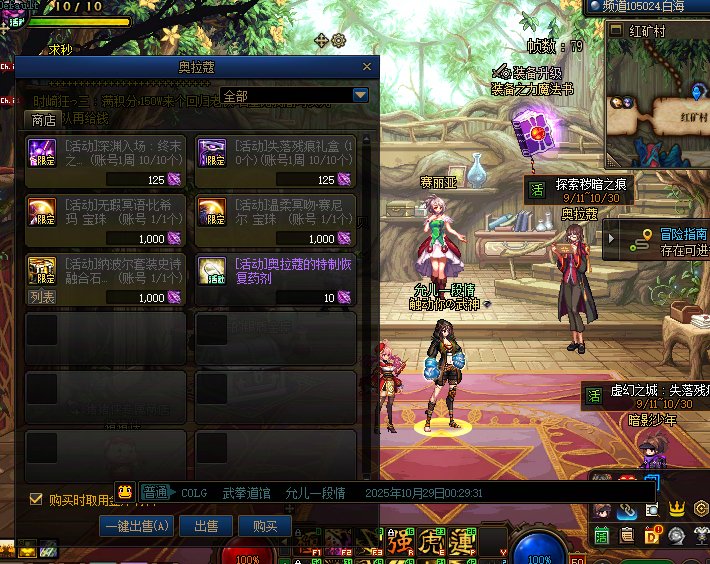Click the 出售 sell button
The height and width of the screenshot is (564, 710).
pyautogui.click(x=207, y=526)
